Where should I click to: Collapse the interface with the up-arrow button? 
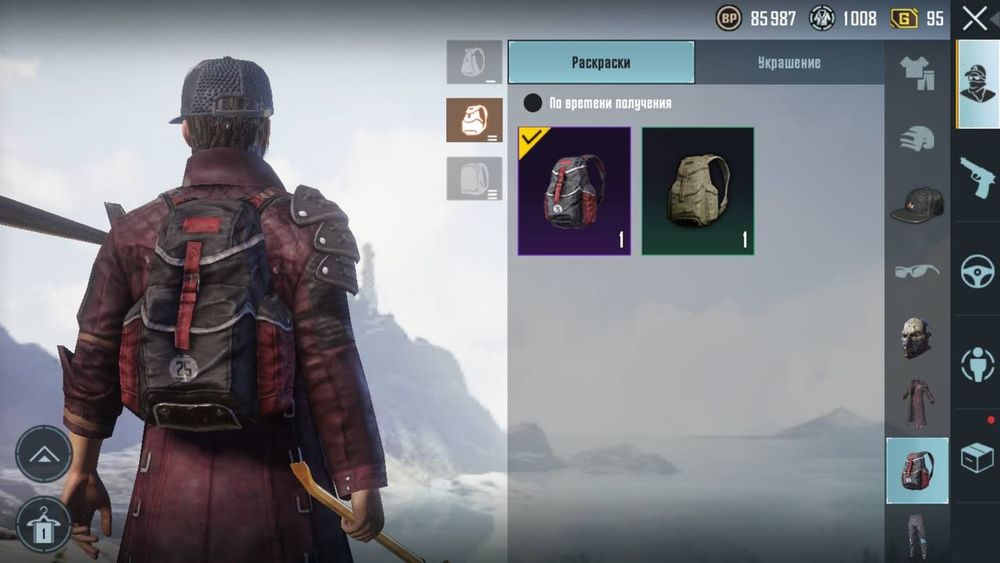click(43, 454)
